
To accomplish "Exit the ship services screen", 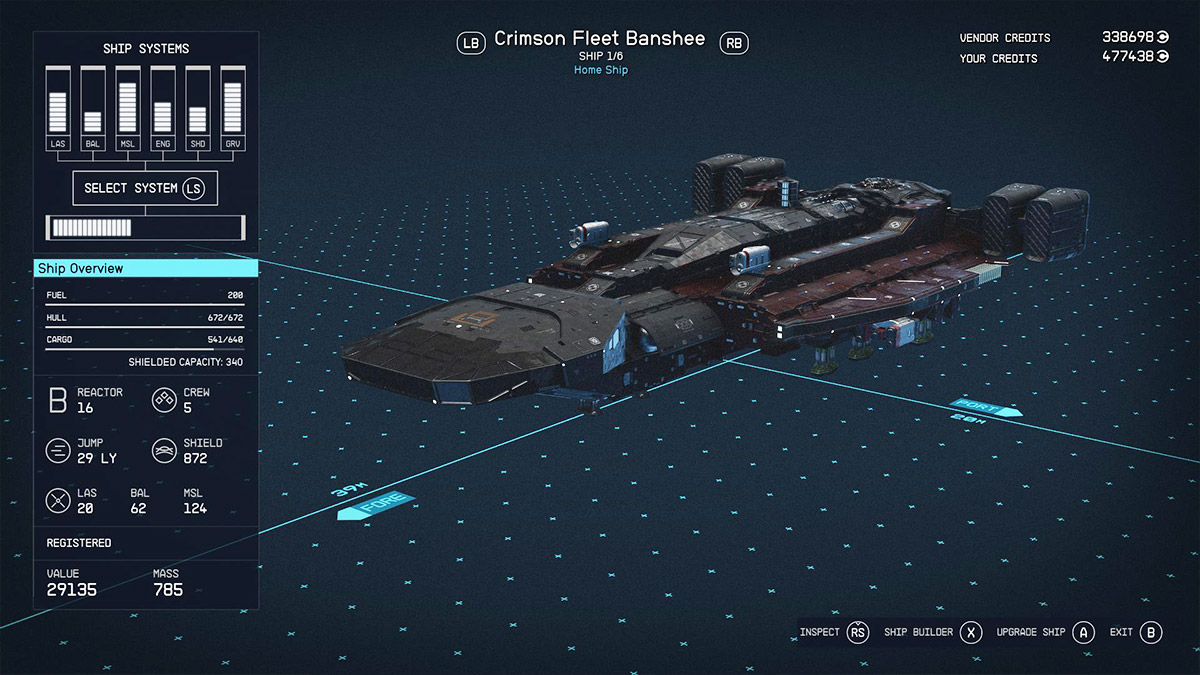I will 1136,633.
